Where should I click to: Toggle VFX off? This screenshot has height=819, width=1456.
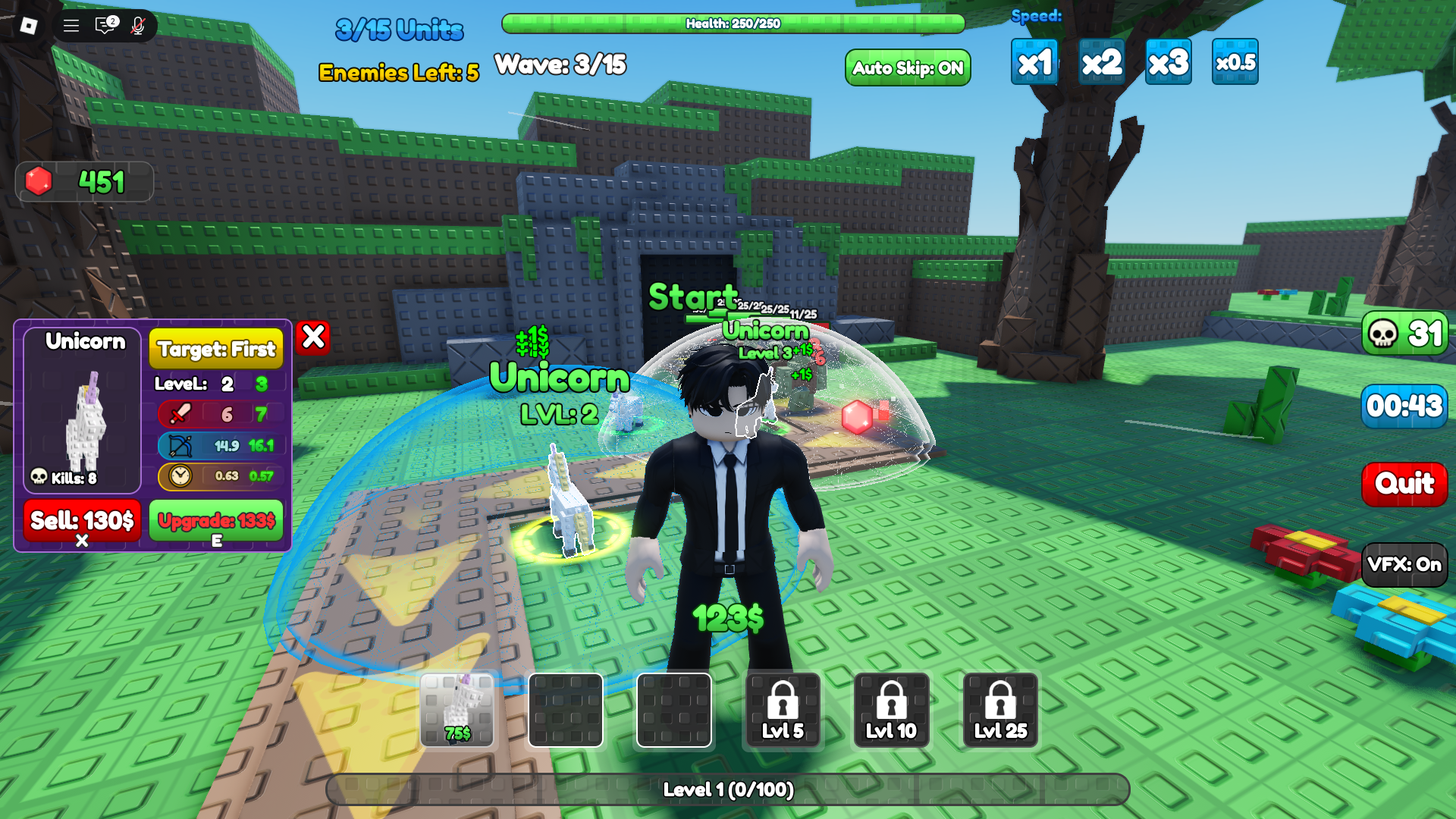coord(1404,564)
